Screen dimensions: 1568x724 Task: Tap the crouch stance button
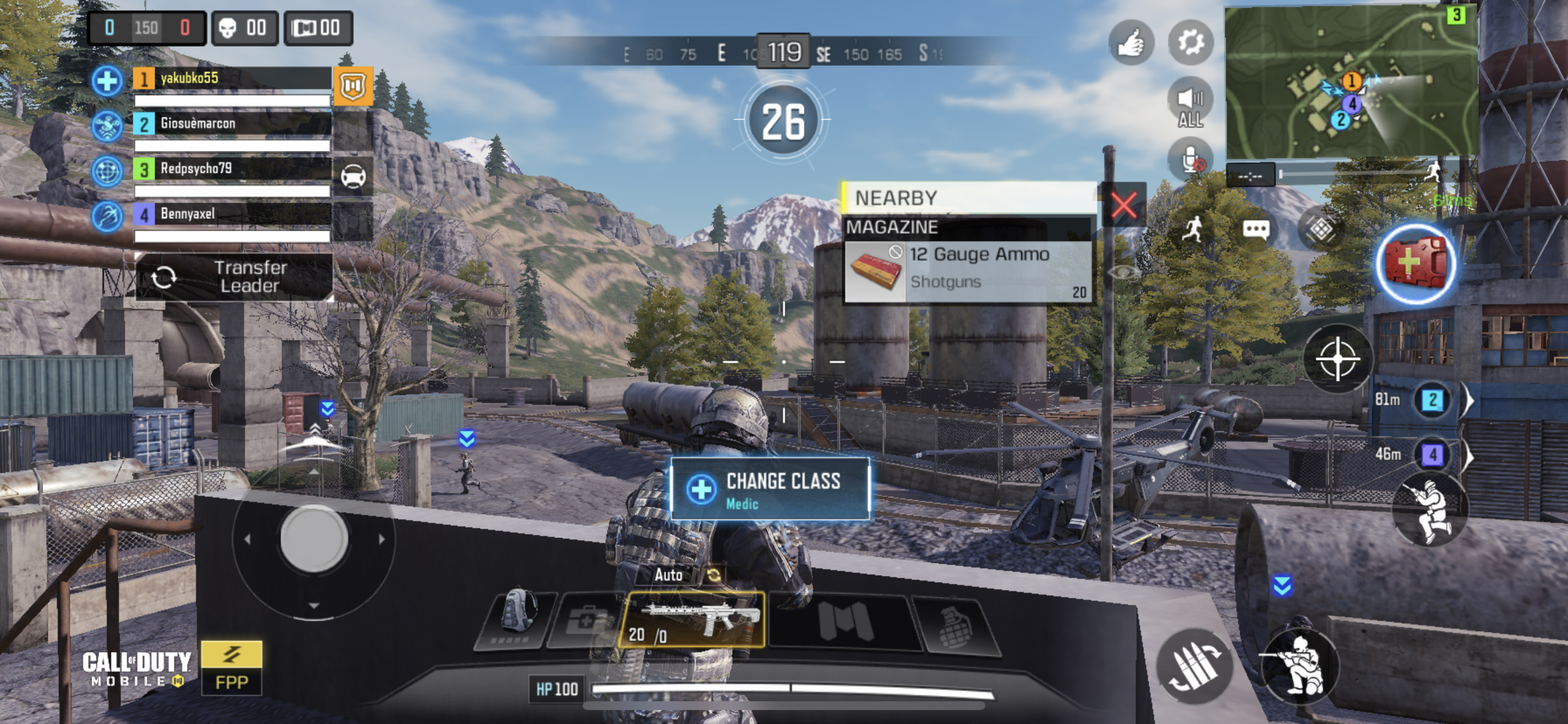1299,666
